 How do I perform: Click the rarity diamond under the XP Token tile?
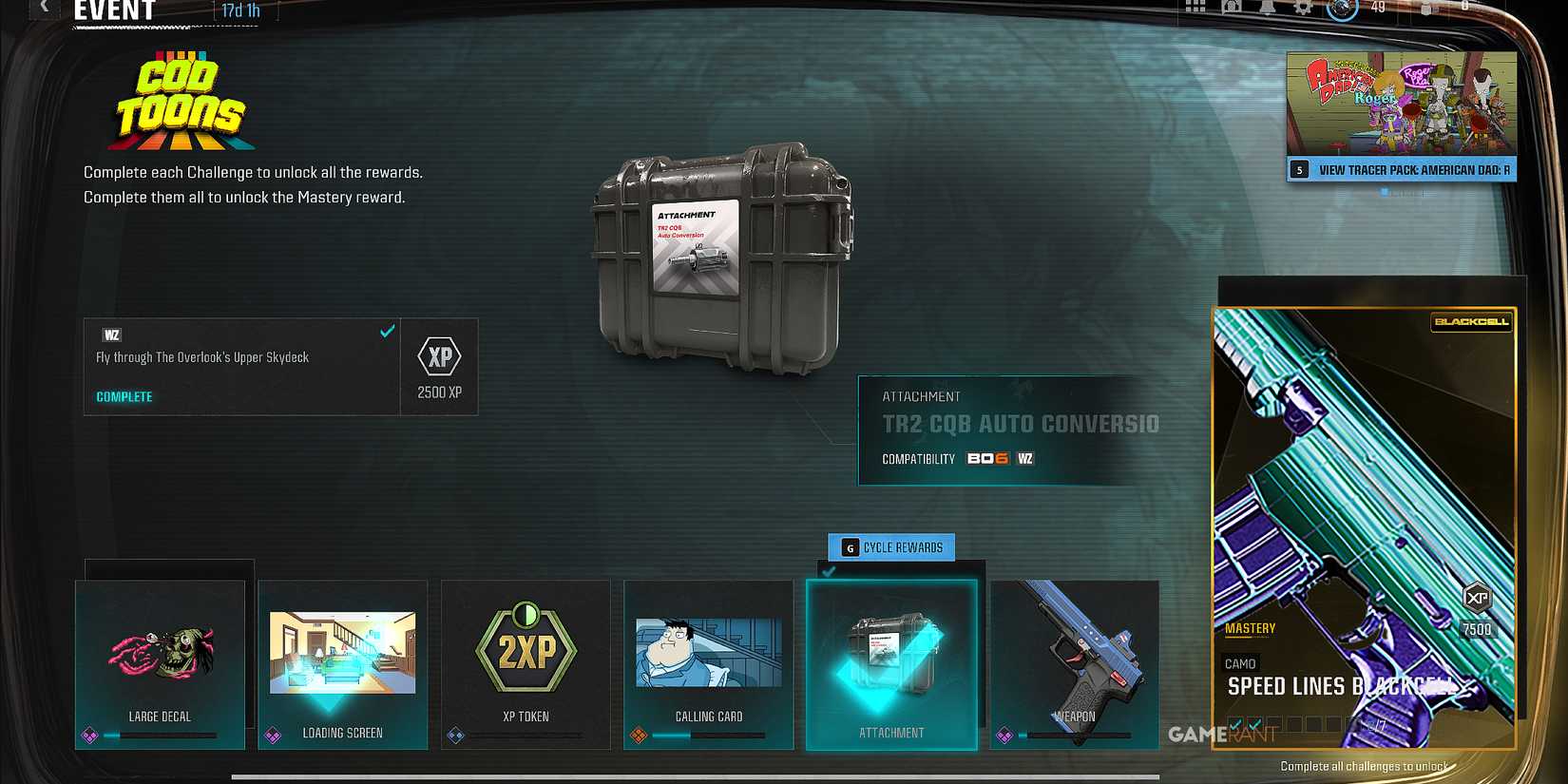pos(455,734)
